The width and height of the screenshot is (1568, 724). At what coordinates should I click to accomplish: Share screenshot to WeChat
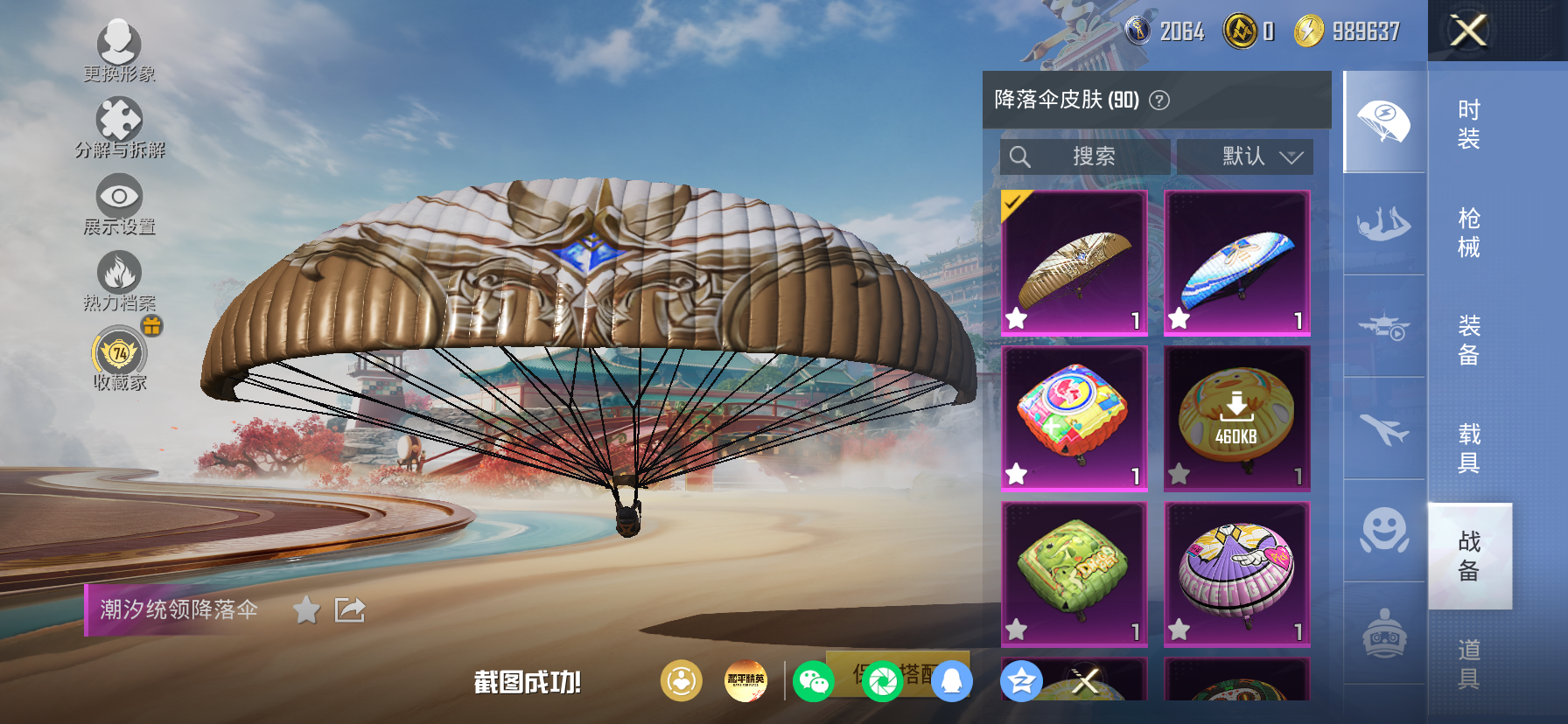pos(813,681)
